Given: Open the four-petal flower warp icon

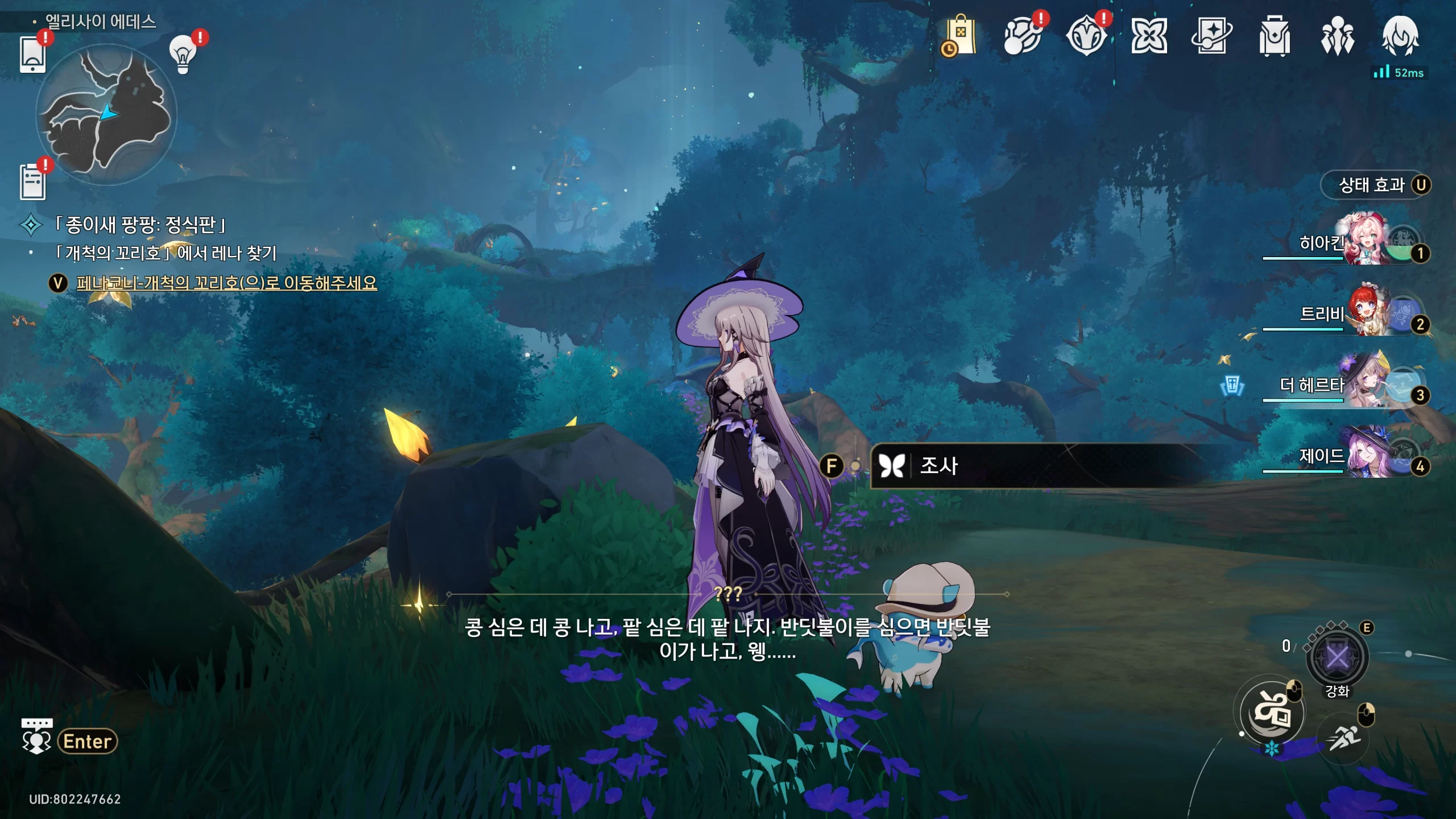Looking at the screenshot, I should [1149, 36].
